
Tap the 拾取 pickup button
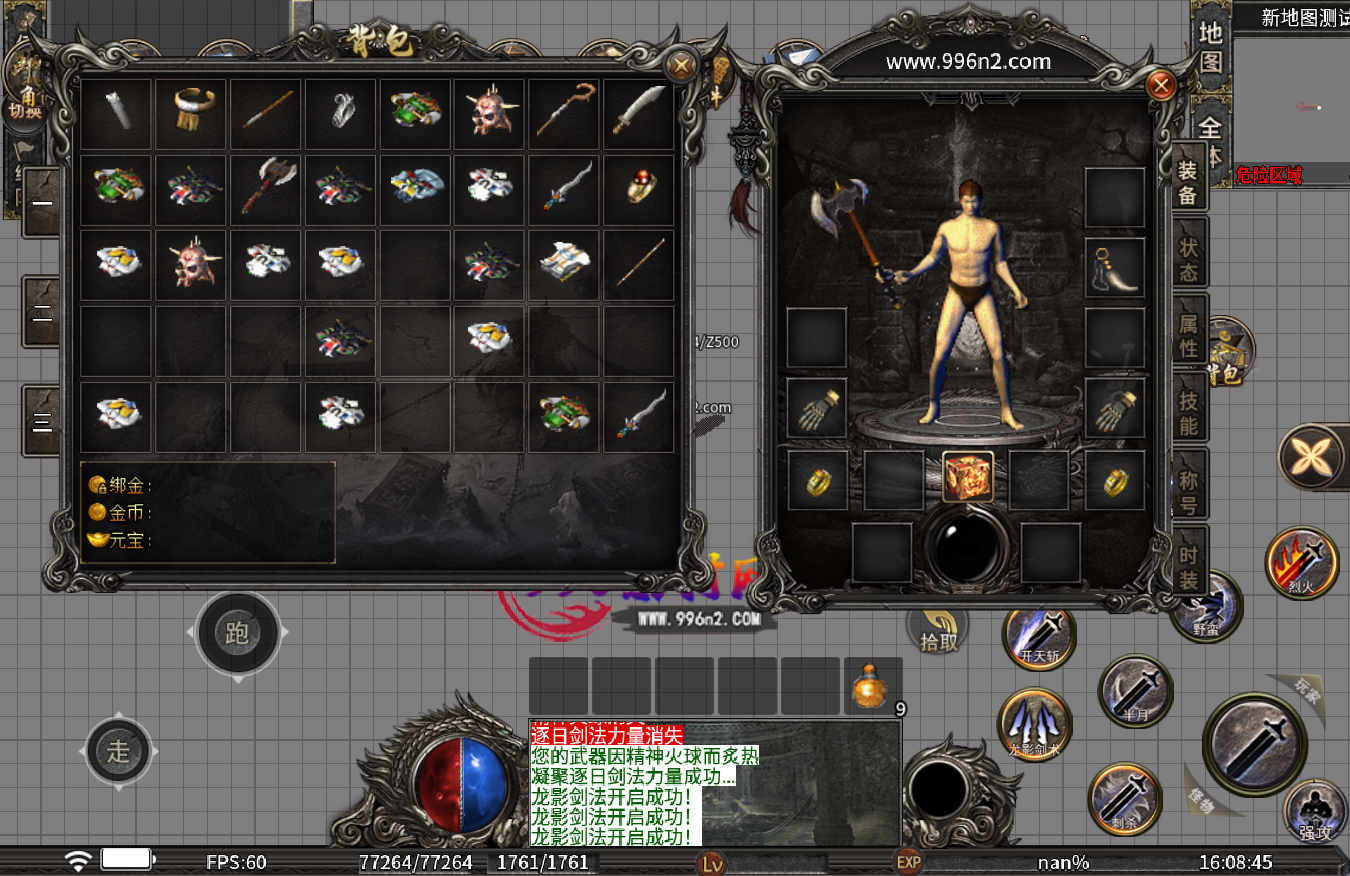(x=938, y=629)
